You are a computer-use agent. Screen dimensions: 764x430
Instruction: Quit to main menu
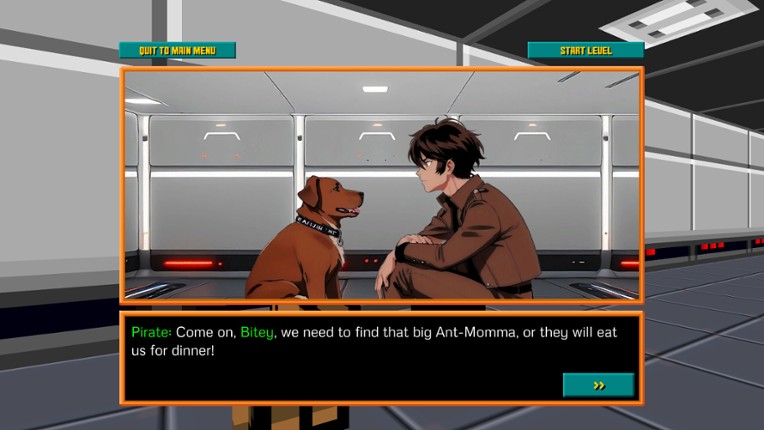[x=177, y=50]
